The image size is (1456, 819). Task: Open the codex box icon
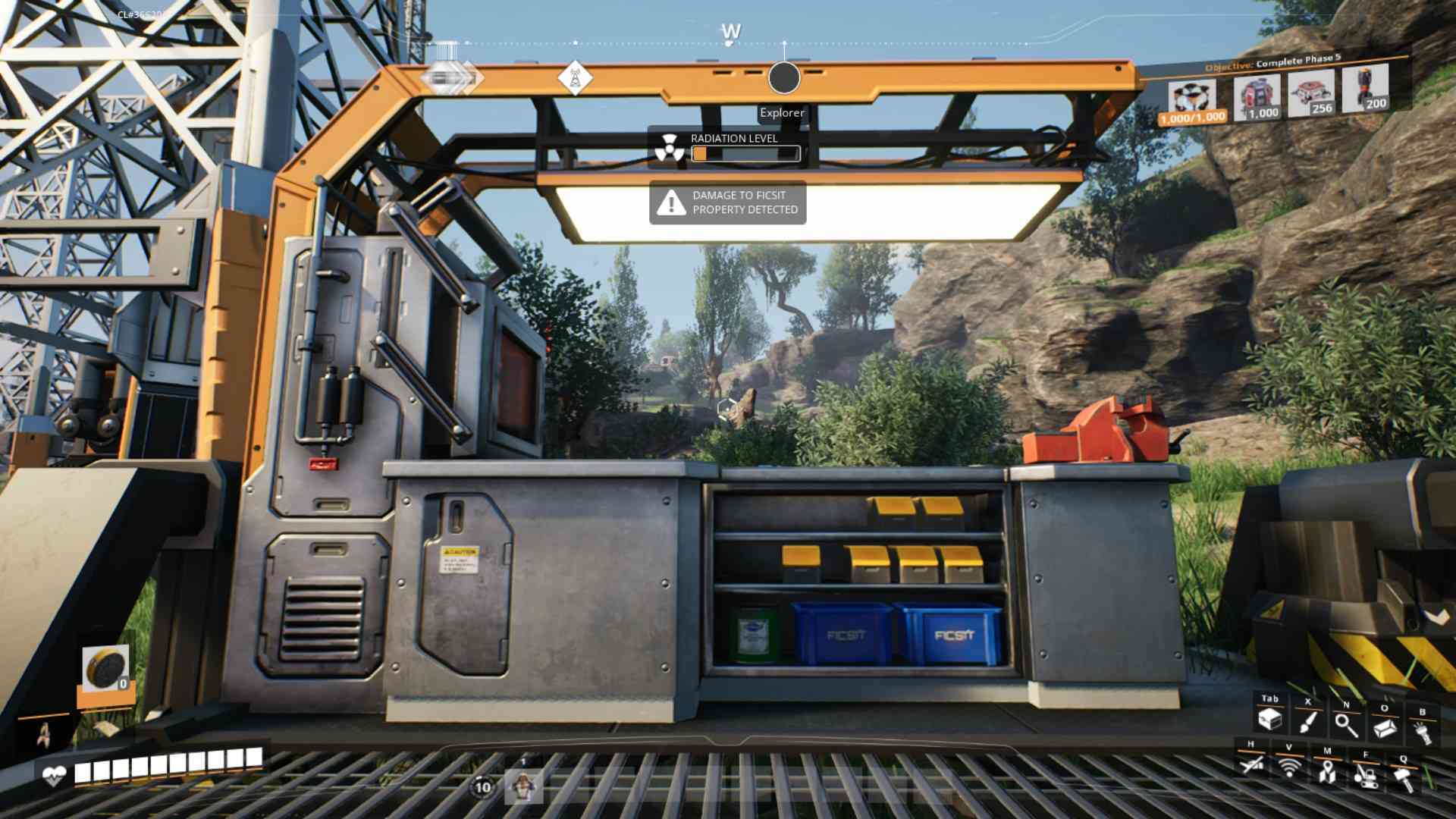1385,728
